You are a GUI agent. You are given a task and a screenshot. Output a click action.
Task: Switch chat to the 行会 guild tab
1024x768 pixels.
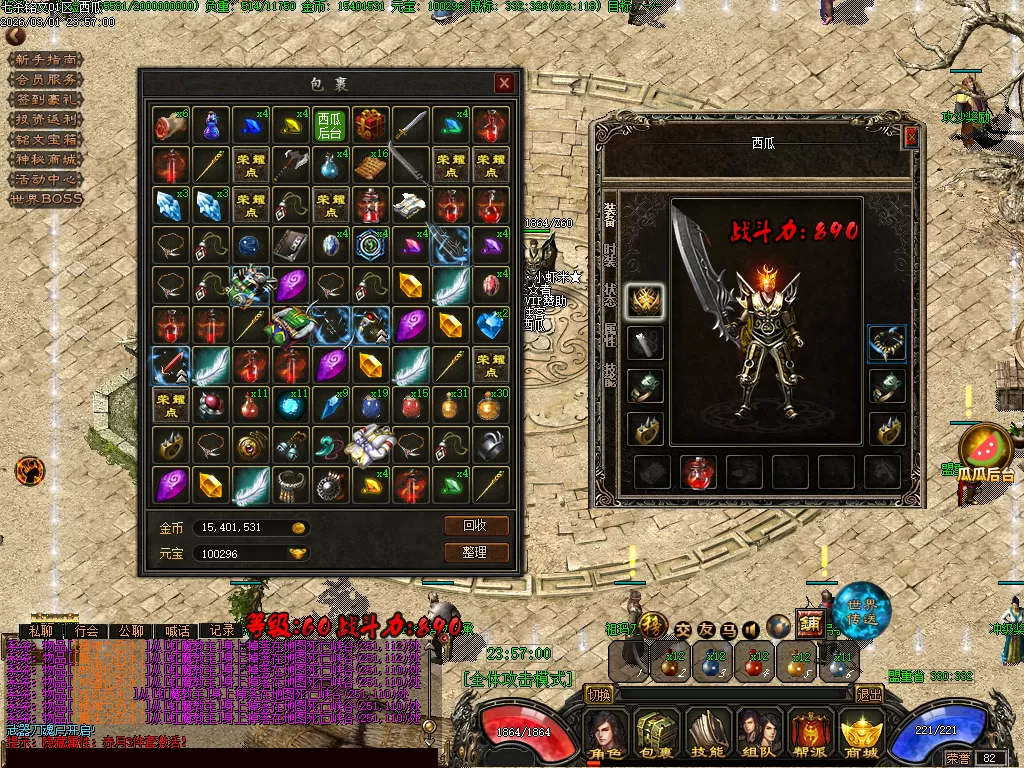coord(87,631)
